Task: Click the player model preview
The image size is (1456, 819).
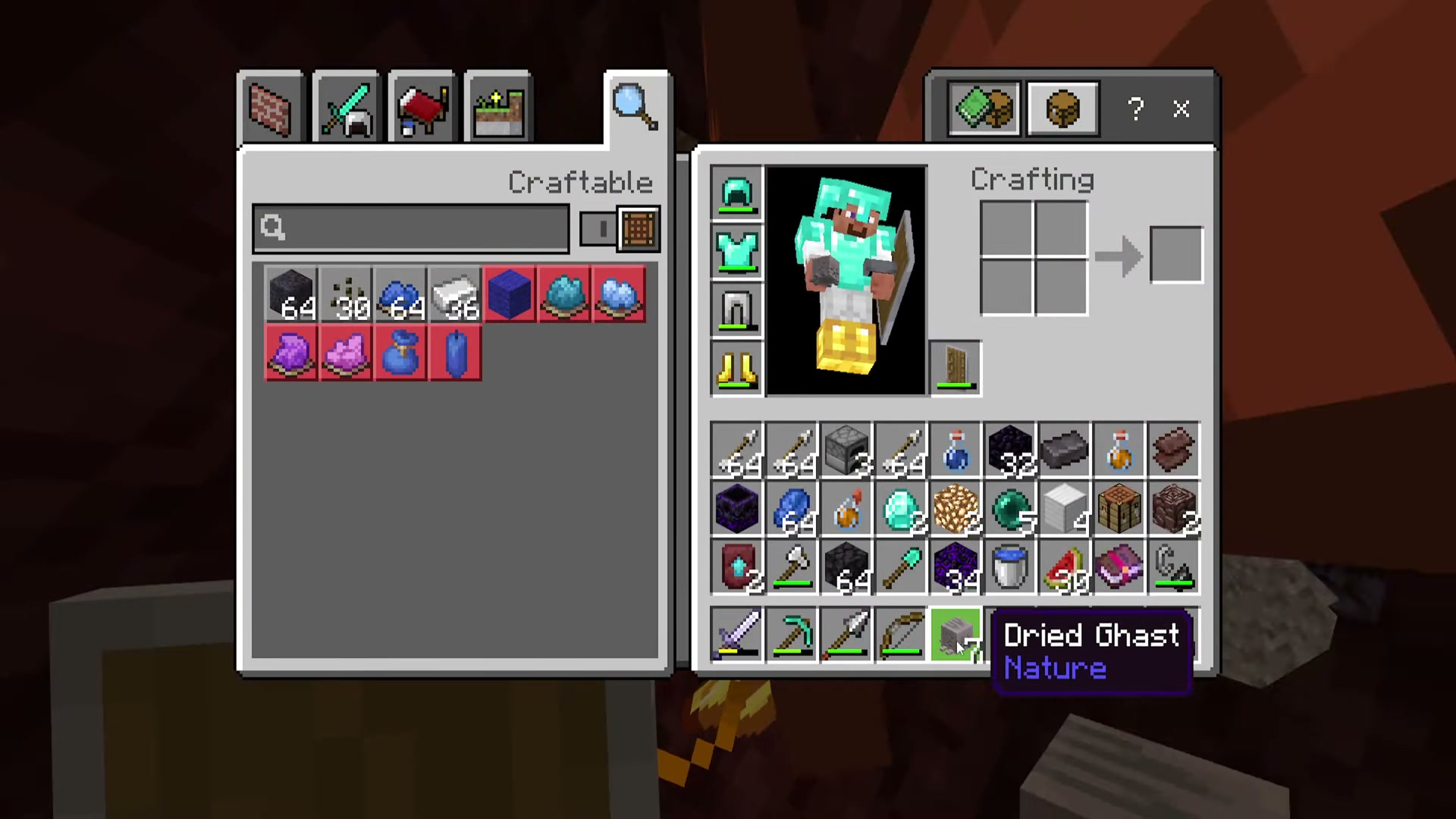Action: (x=846, y=281)
